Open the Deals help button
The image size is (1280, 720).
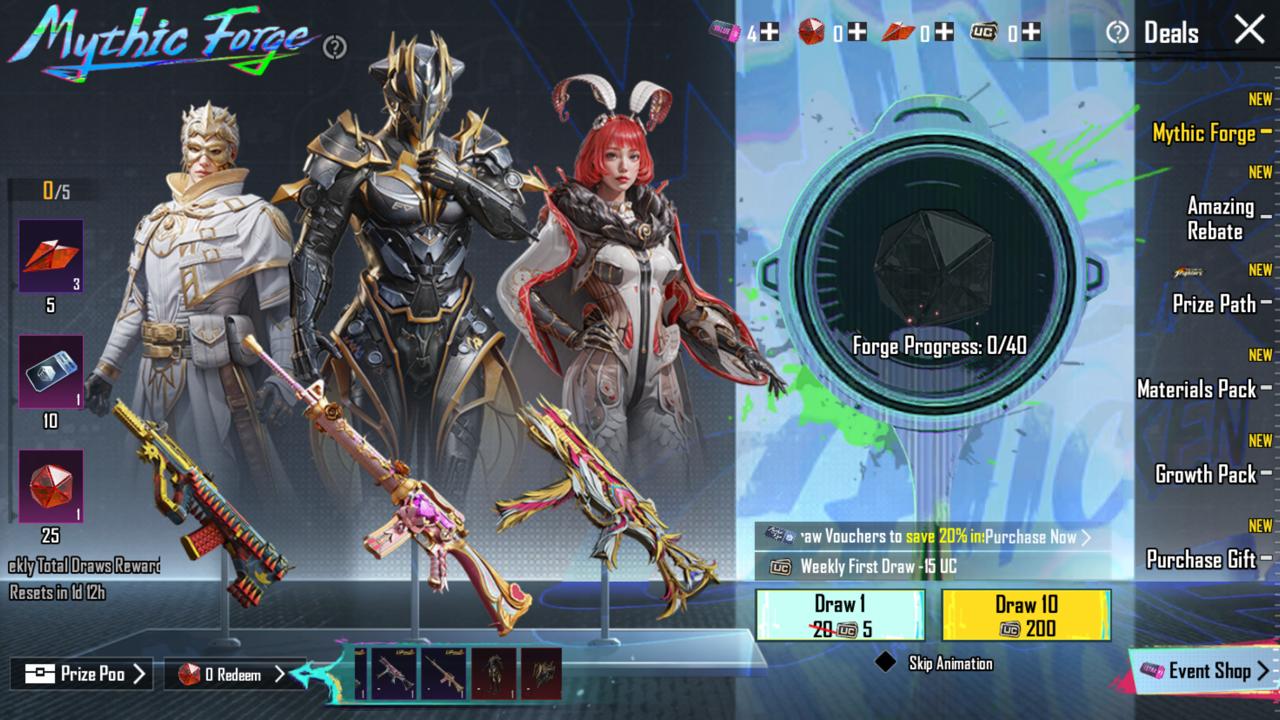click(1117, 32)
